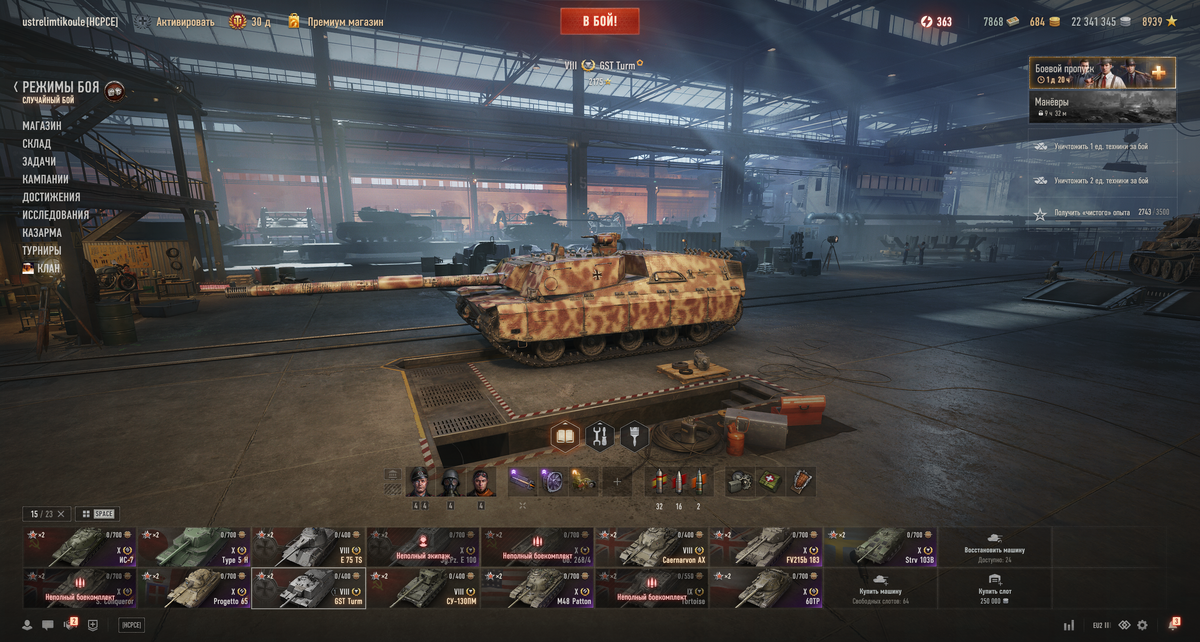
Task: Open vehicle maintenance with the wrench icon
Action: tap(600, 436)
